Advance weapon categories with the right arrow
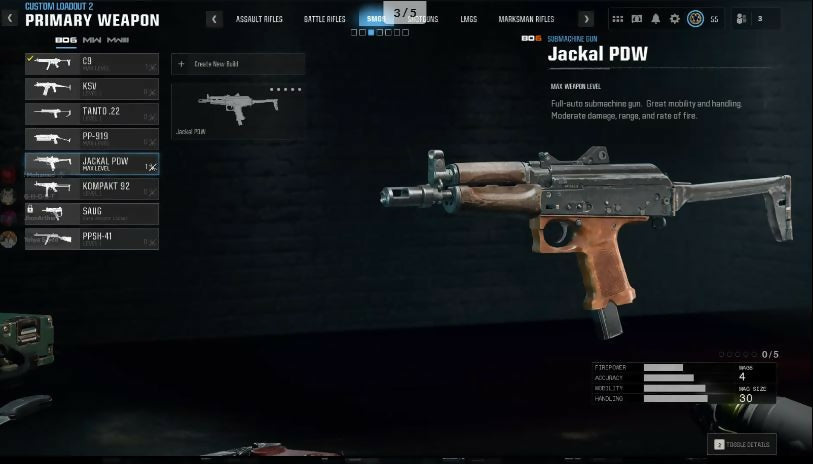Viewport: 813px width, 464px height. [x=586, y=19]
